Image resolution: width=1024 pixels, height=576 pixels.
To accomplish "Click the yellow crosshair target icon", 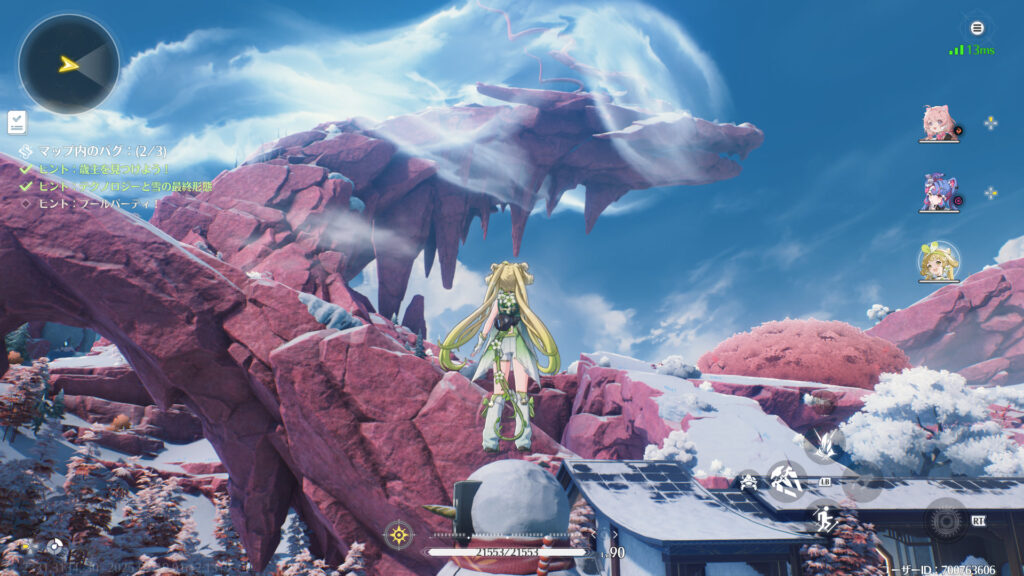I will tap(399, 535).
